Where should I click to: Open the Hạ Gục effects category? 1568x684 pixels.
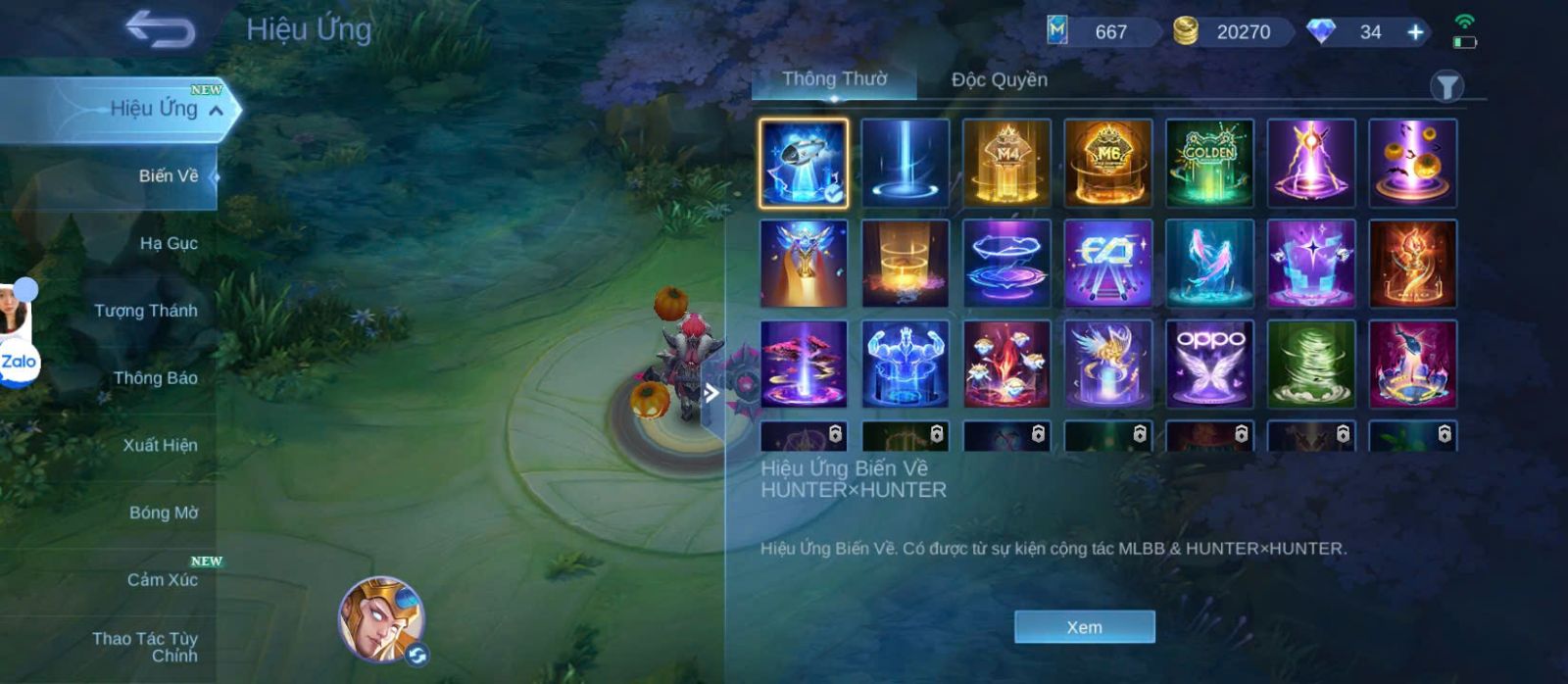[168, 243]
